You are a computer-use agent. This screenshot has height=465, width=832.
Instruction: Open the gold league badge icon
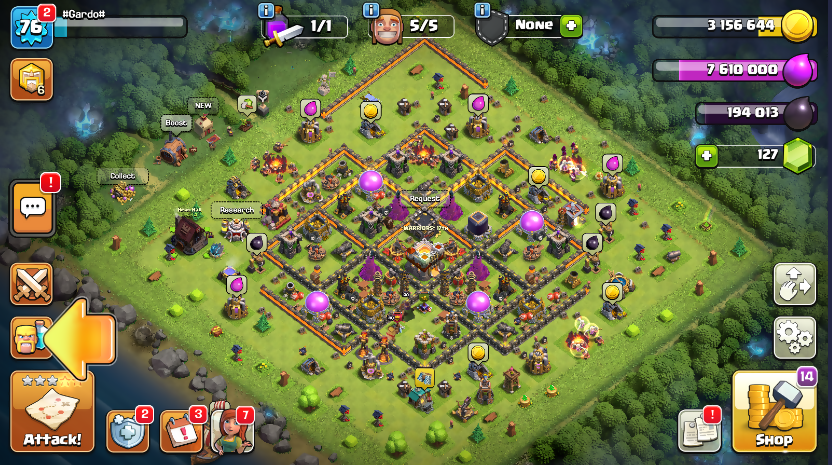click(31, 79)
